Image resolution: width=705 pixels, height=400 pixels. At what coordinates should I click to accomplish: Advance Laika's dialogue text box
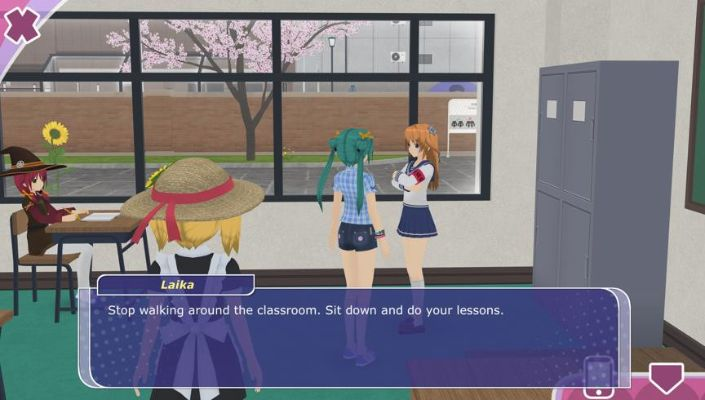355,337
